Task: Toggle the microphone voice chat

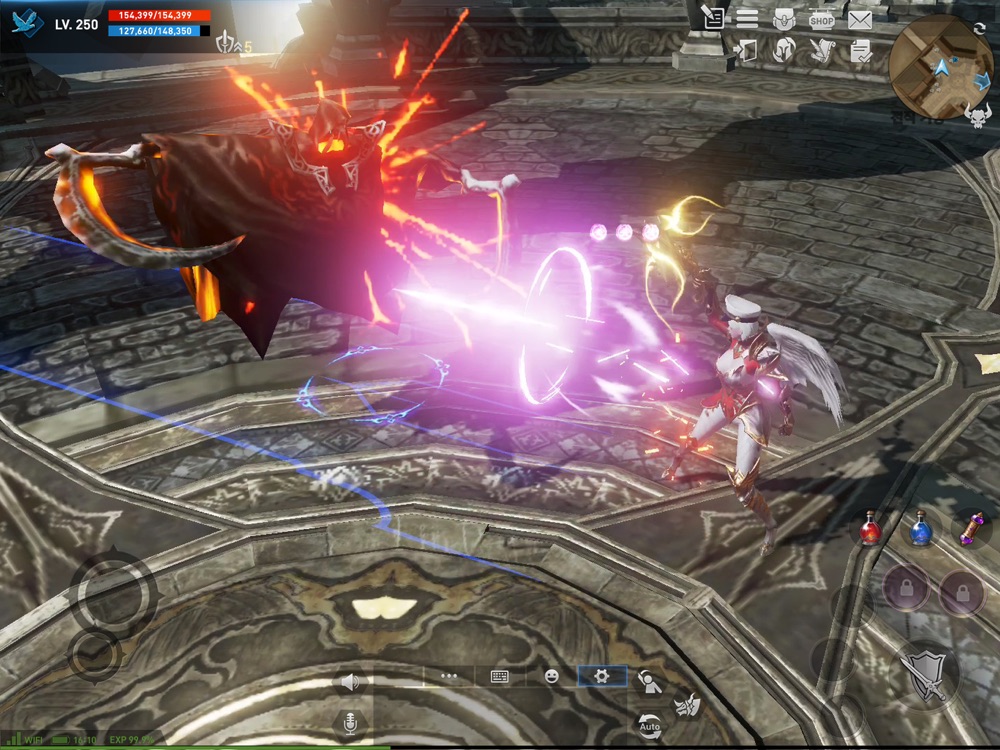Action: (x=350, y=722)
